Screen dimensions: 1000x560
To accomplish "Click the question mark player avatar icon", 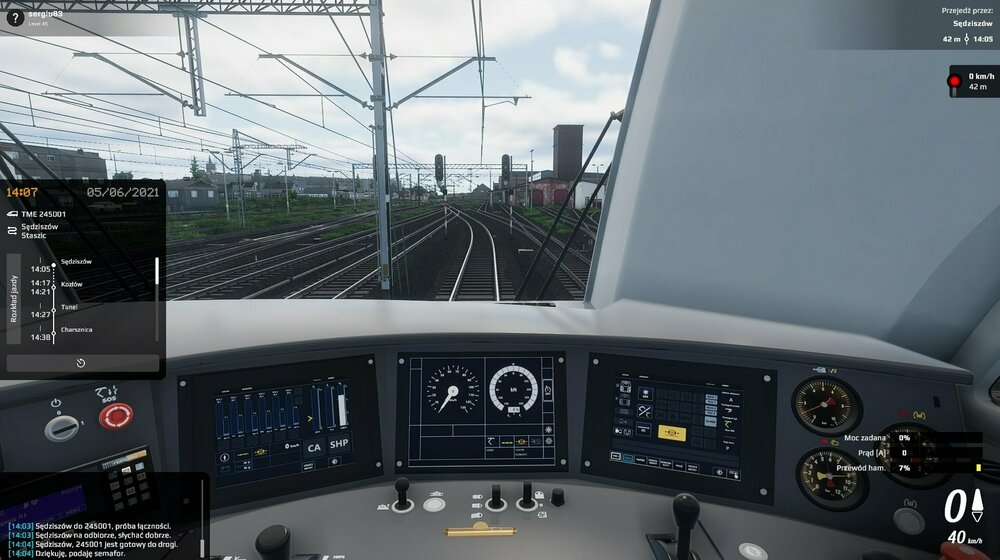I will point(15,17).
